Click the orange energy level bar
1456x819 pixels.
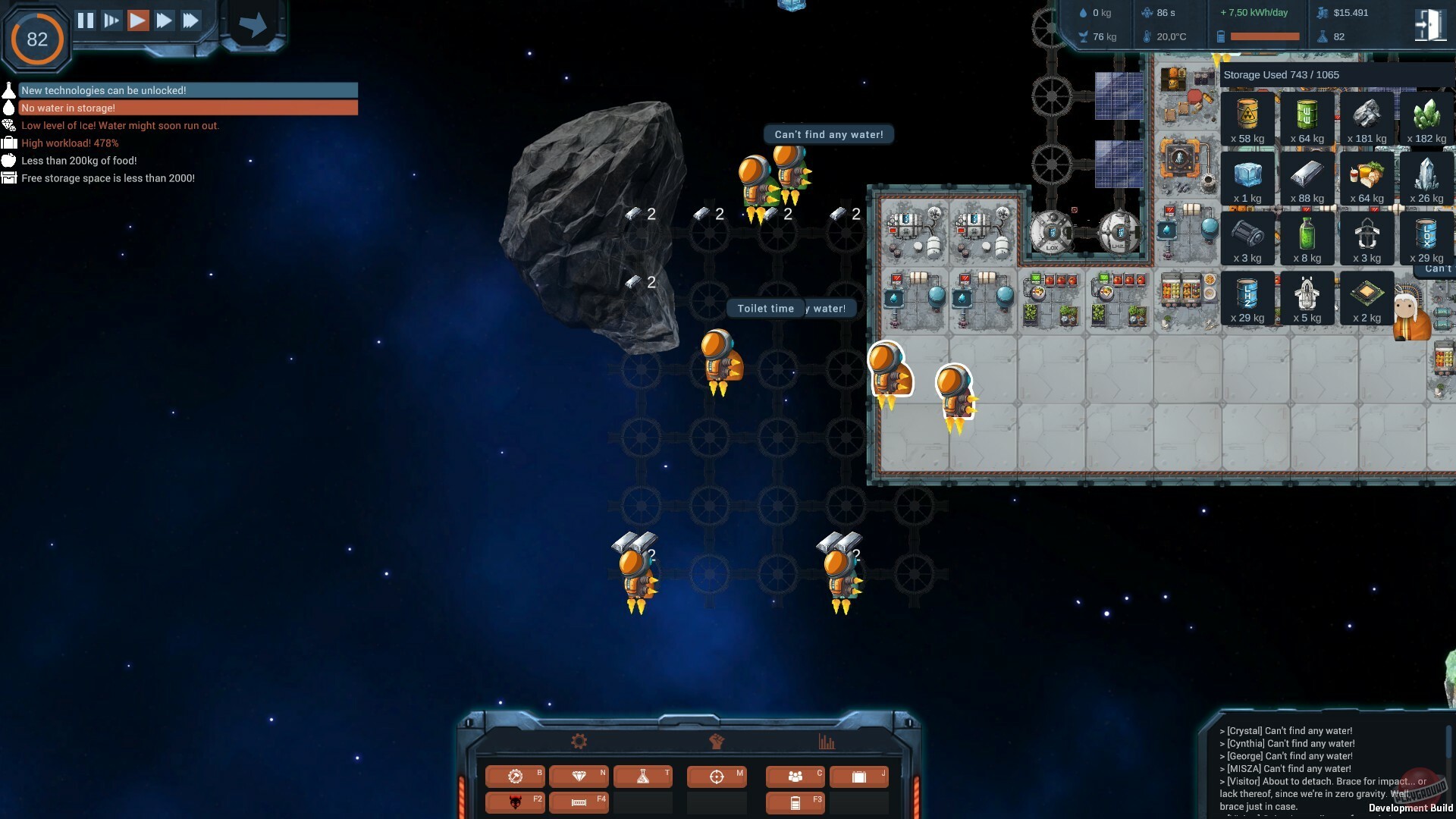[x=1263, y=35]
